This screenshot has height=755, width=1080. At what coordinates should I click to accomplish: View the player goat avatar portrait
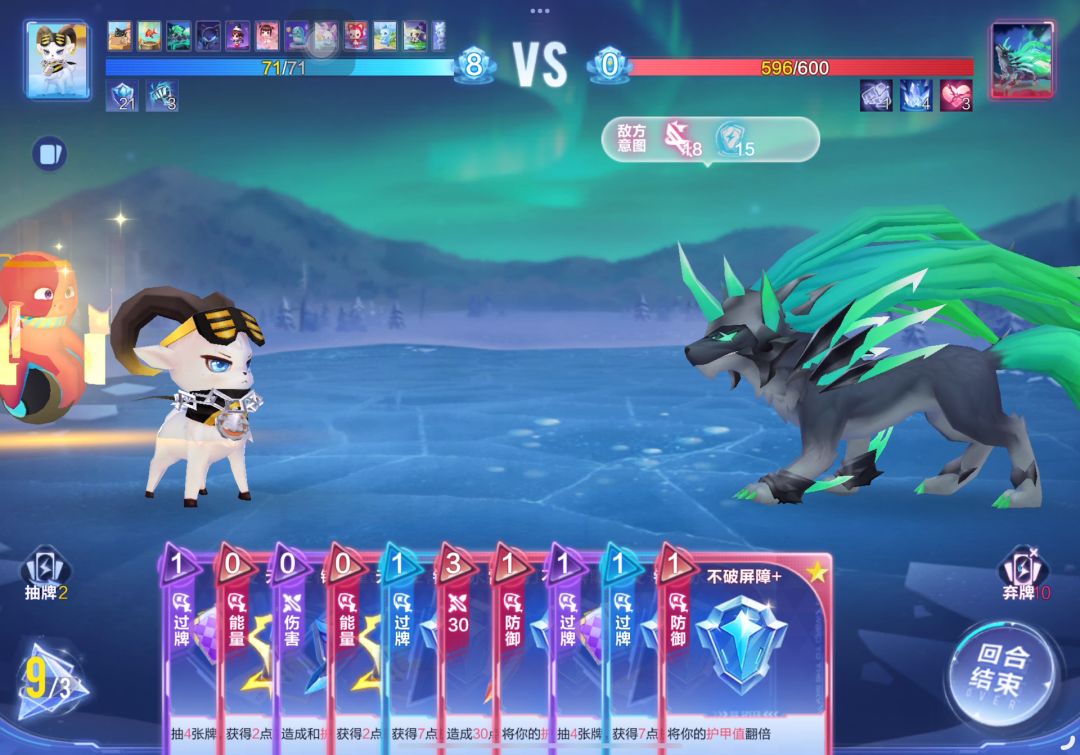57,58
